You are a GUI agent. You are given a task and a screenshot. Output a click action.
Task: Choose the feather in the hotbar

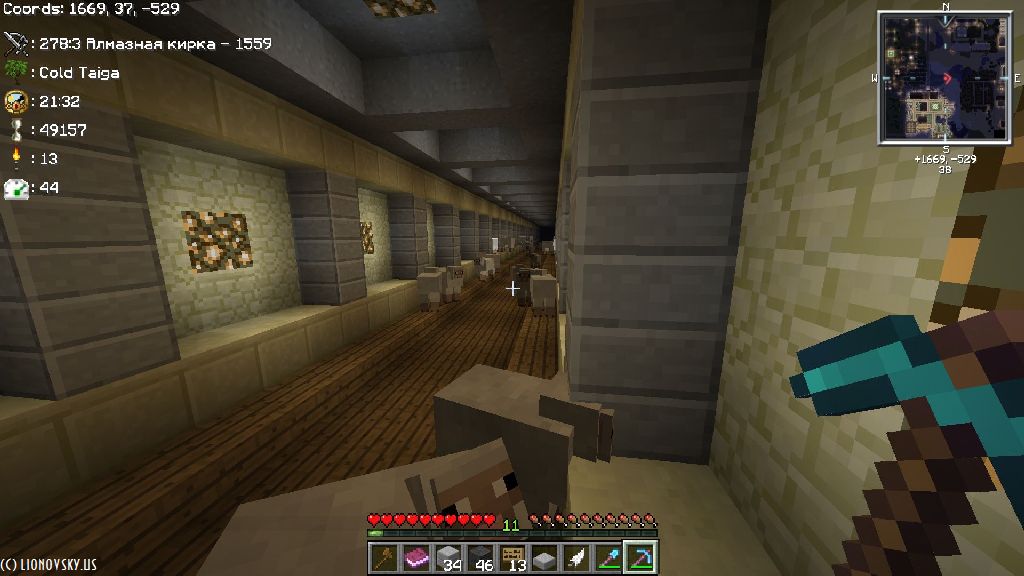click(576, 557)
